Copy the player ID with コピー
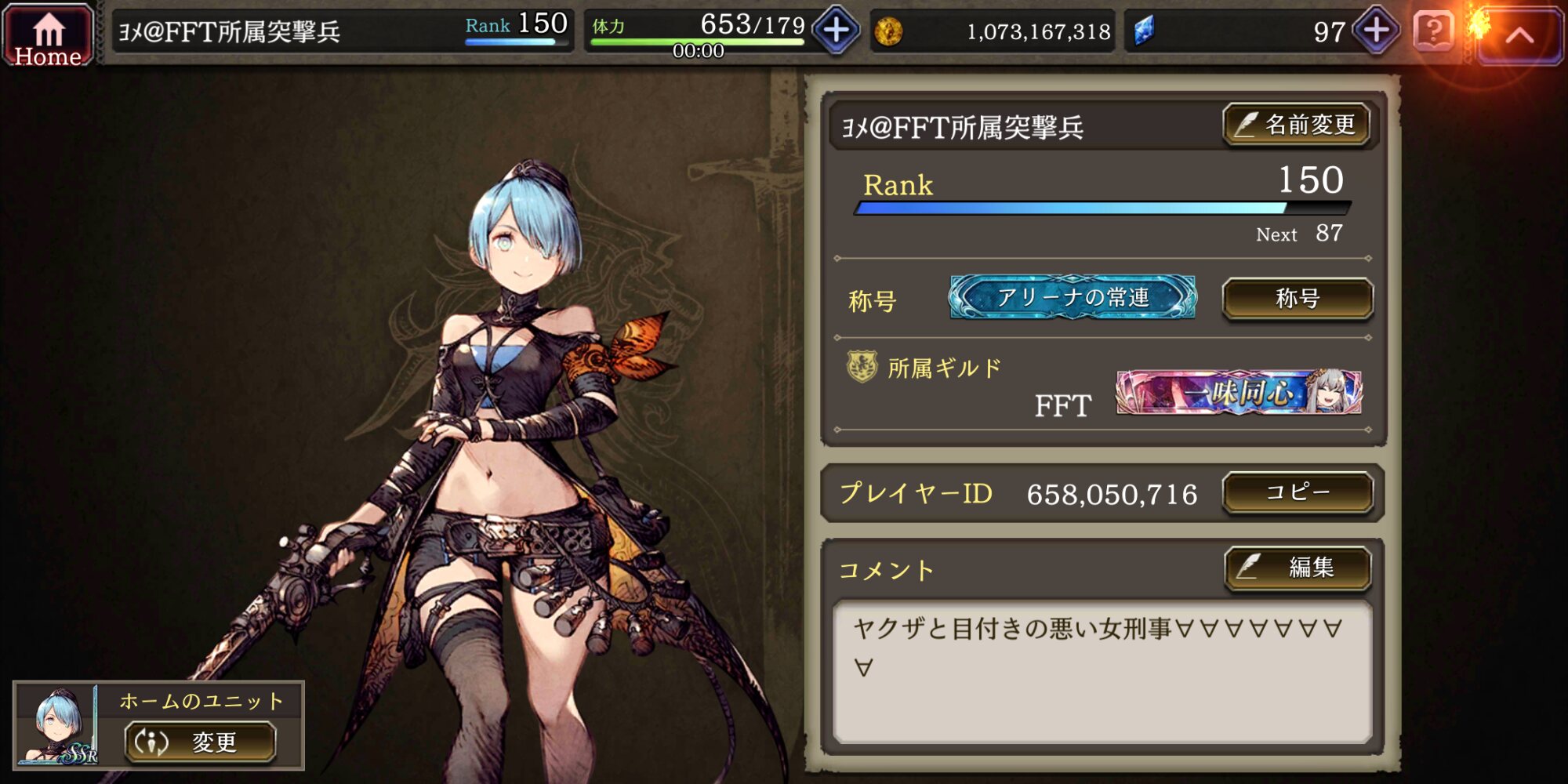Screen dimensions: 1568x784 coord(1298,492)
